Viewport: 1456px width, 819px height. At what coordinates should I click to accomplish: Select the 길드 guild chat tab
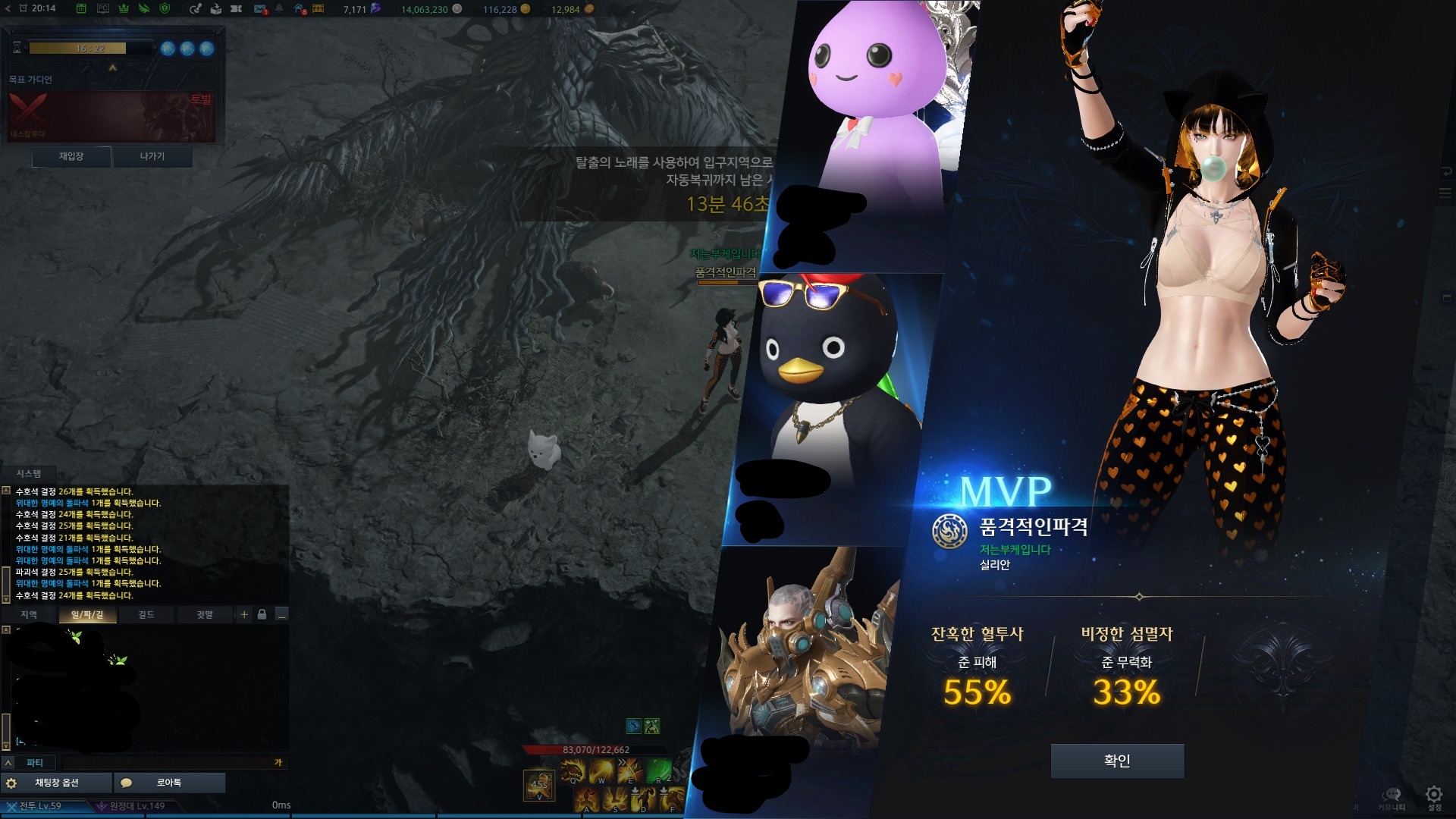tap(146, 614)
